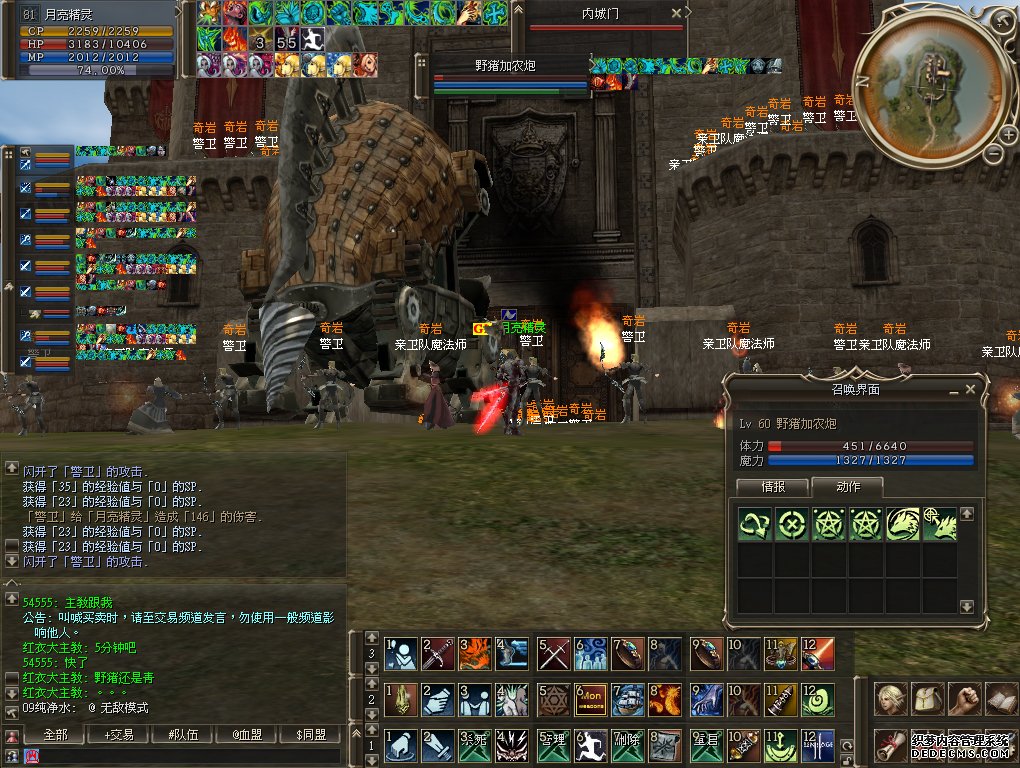Switch chat to the +交易 channel
The image size is (1020, 768).
tap(118, 735)
